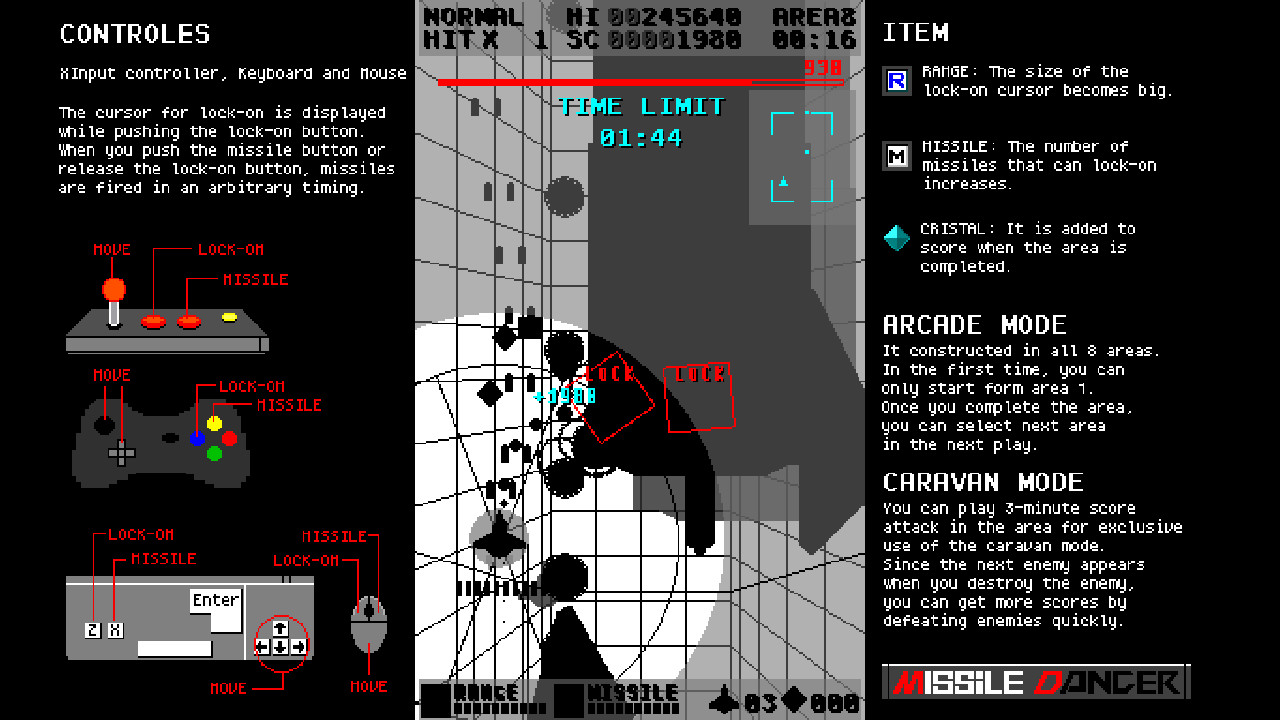Image resolution: width=1280 pixels, height=720 pixels.
Task: Click the gamepad illustration's D-pad
Action: 120,455
